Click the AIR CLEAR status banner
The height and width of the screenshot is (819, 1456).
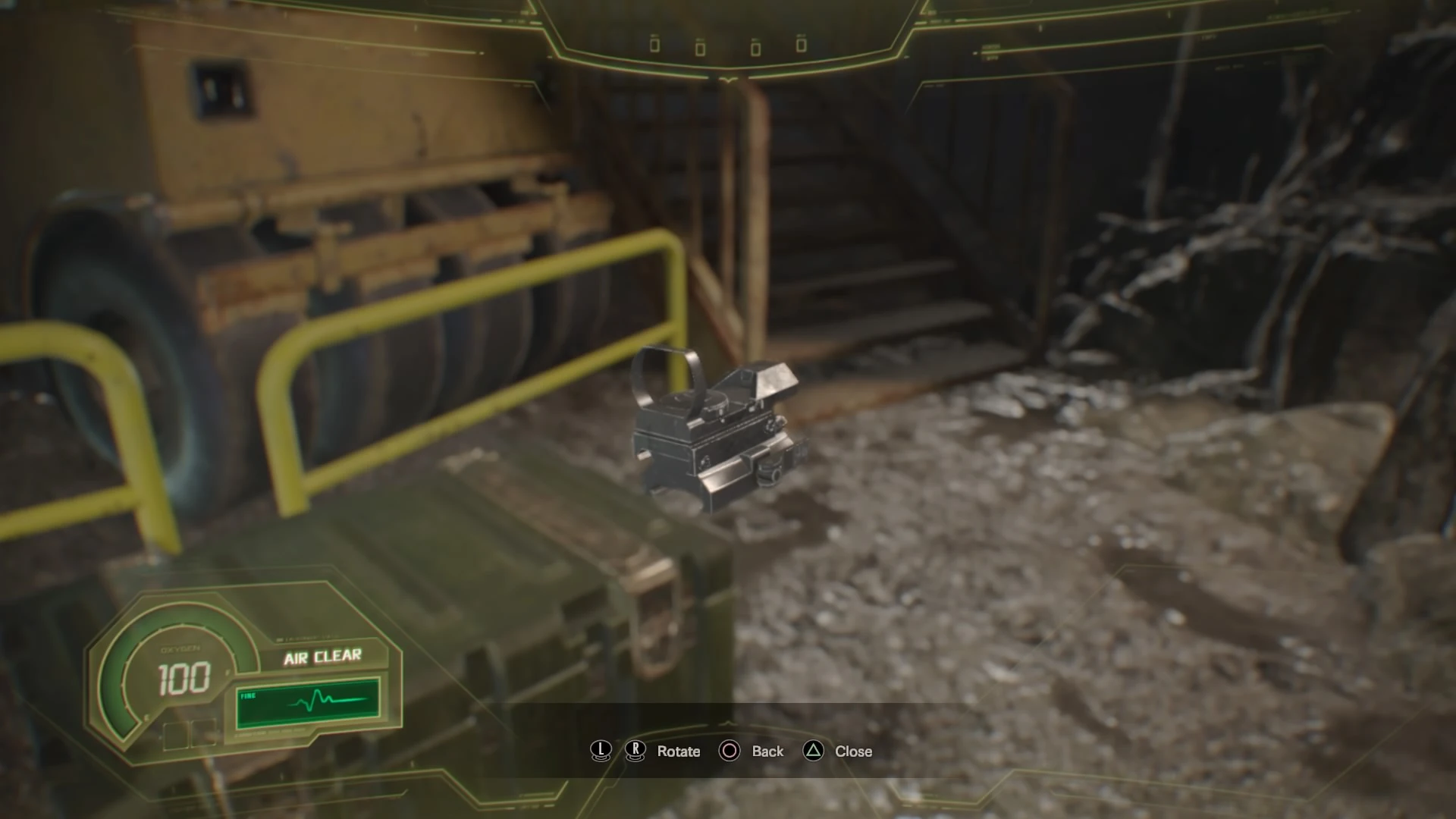[x=322, y=657]
